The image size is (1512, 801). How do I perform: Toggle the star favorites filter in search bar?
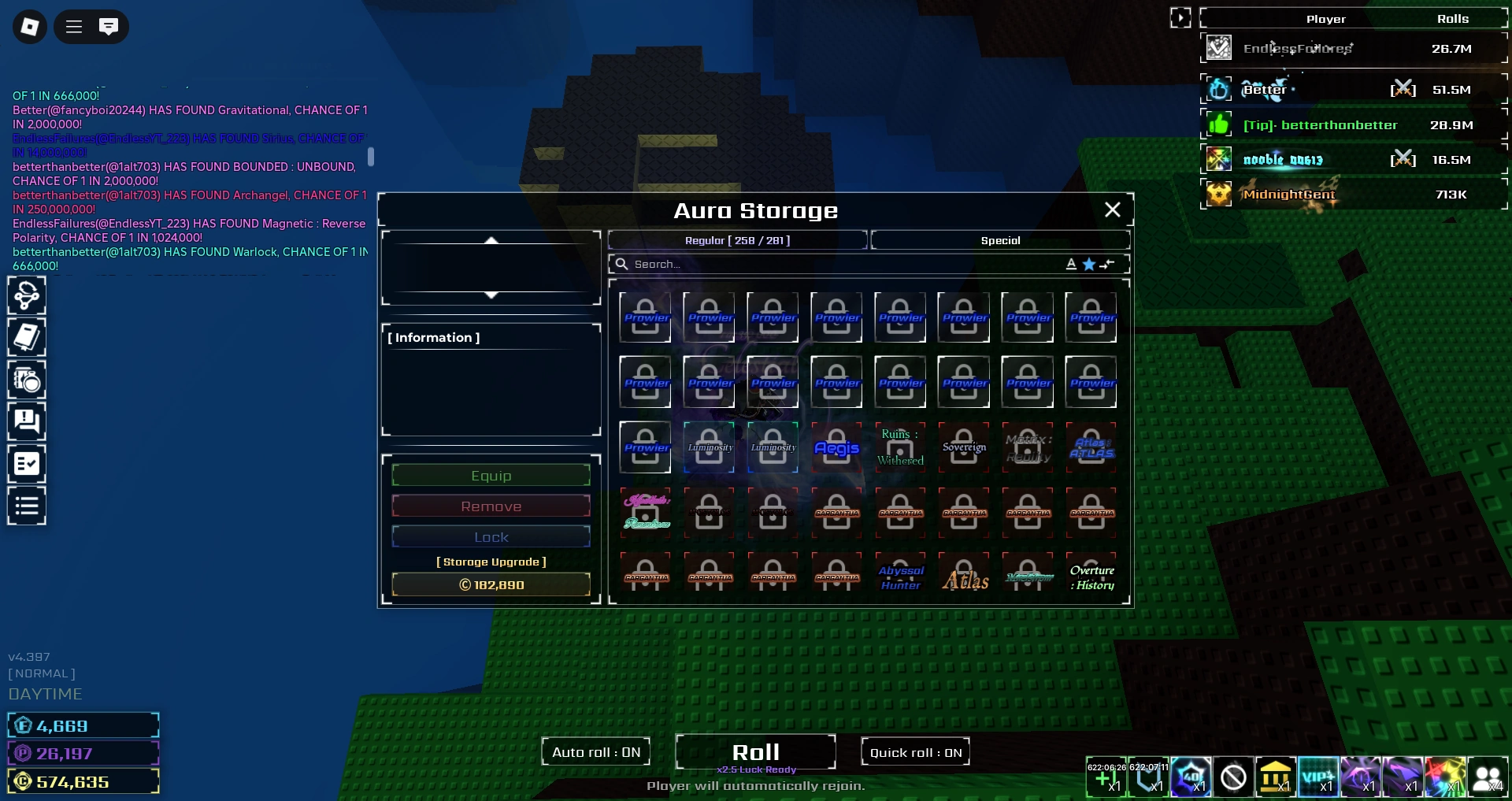tap(1088, 264)
